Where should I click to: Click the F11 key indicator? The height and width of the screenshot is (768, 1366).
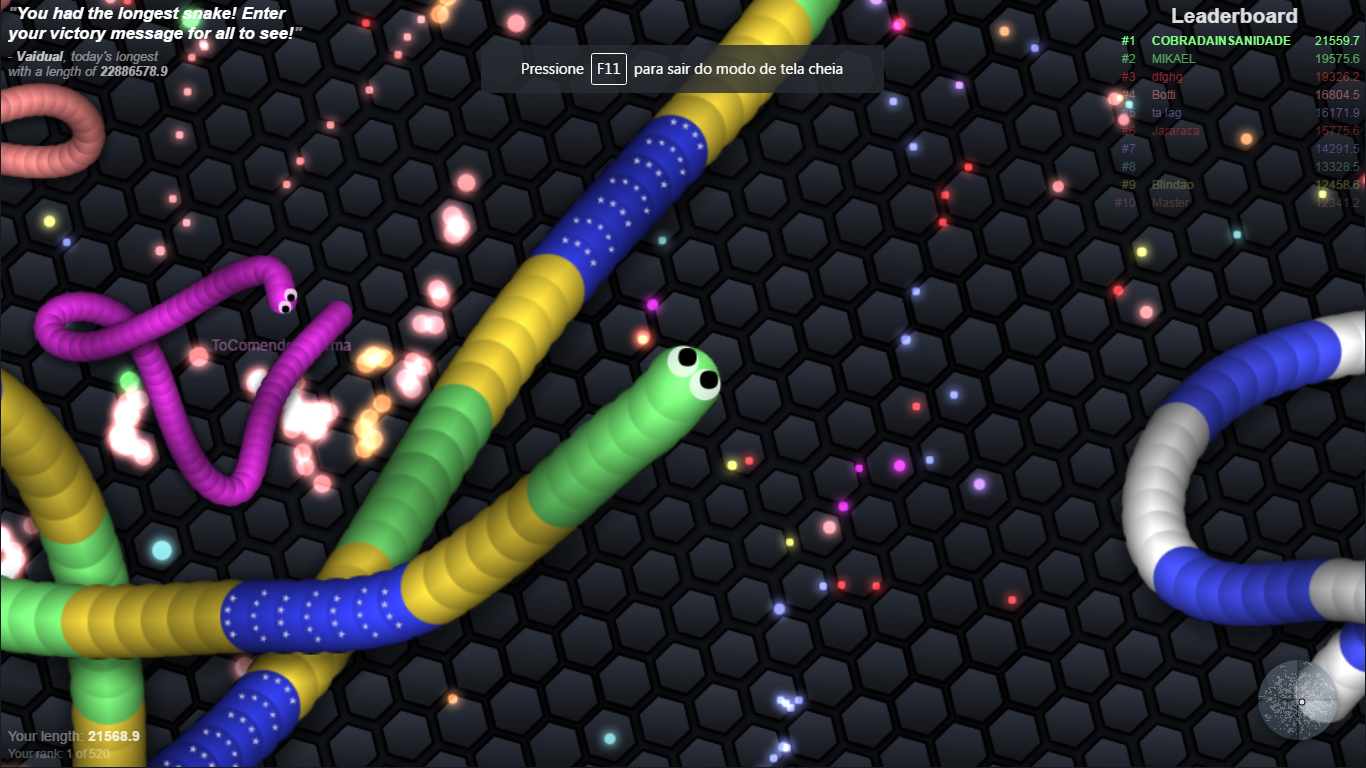click(608, 69)
